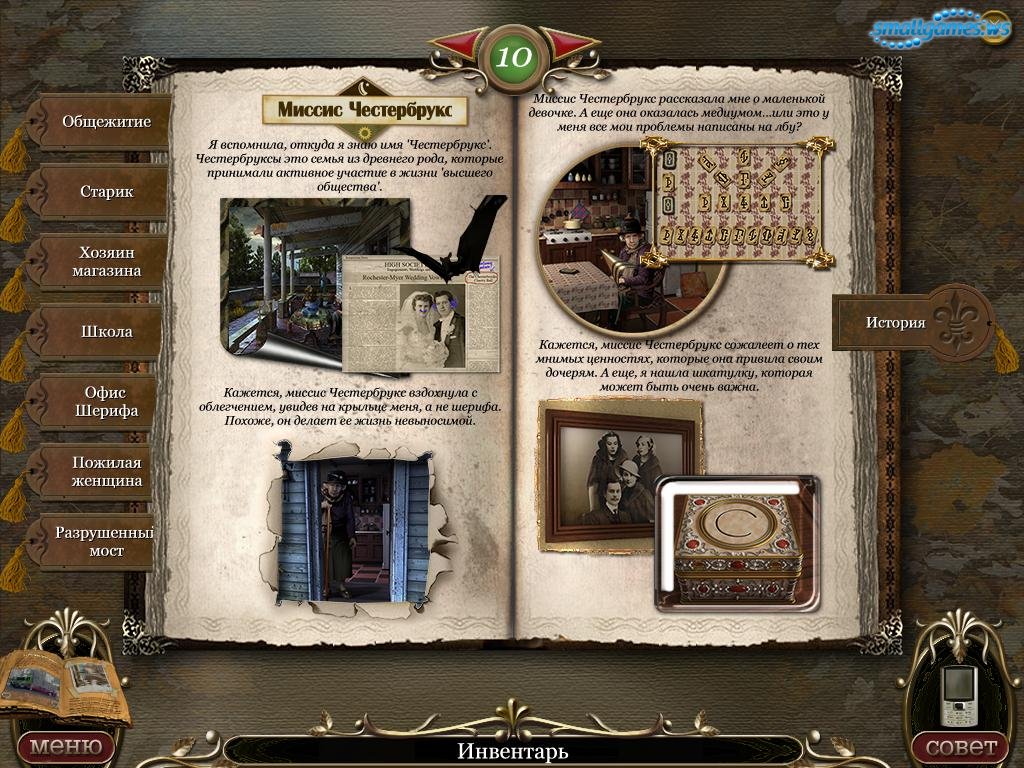Click the Совет hint button
1024x768 pixels.
(x=960, y=746)
